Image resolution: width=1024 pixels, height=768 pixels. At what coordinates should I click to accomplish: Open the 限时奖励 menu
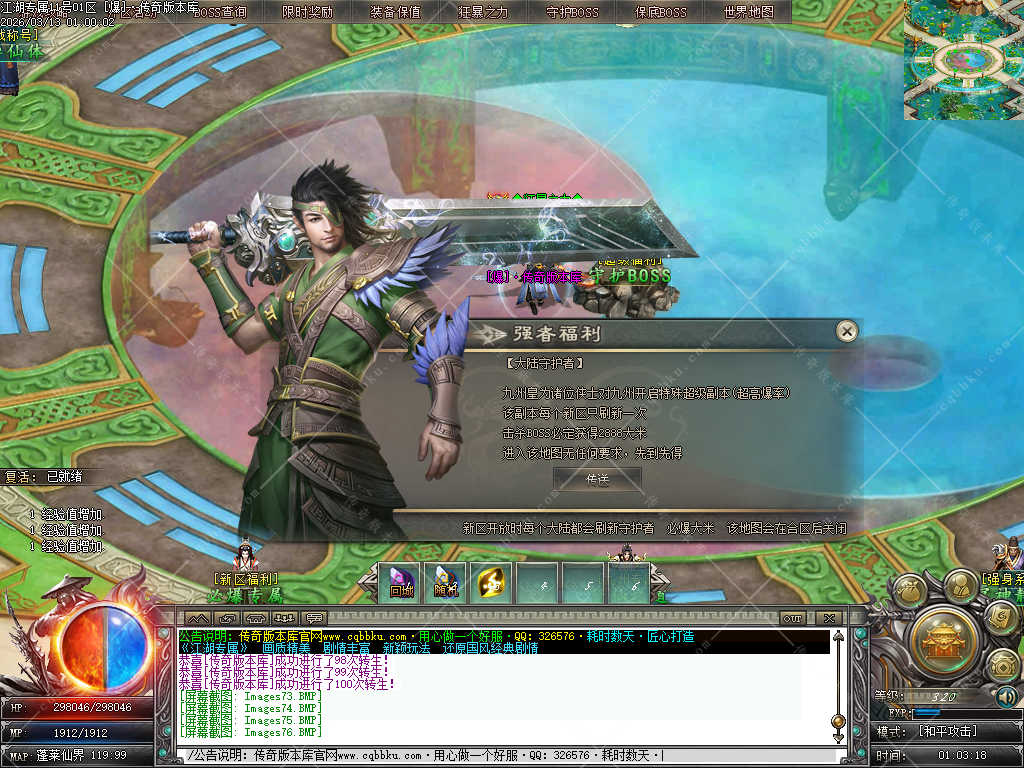click(307, 12)
